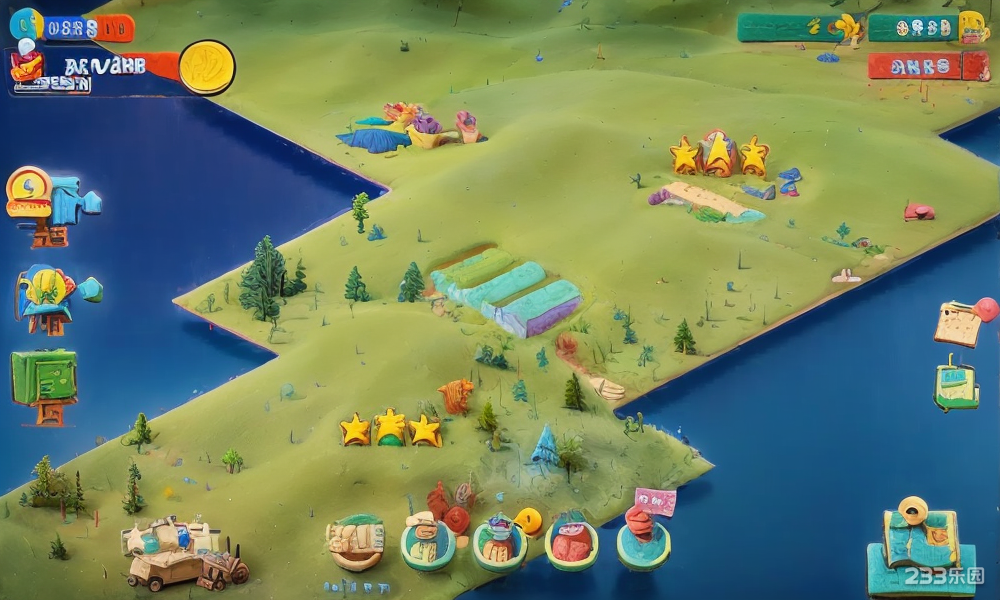This screenshot has height=600, width=1000.
Task: Click the green bar with the yellow mug
Action: 926,27
